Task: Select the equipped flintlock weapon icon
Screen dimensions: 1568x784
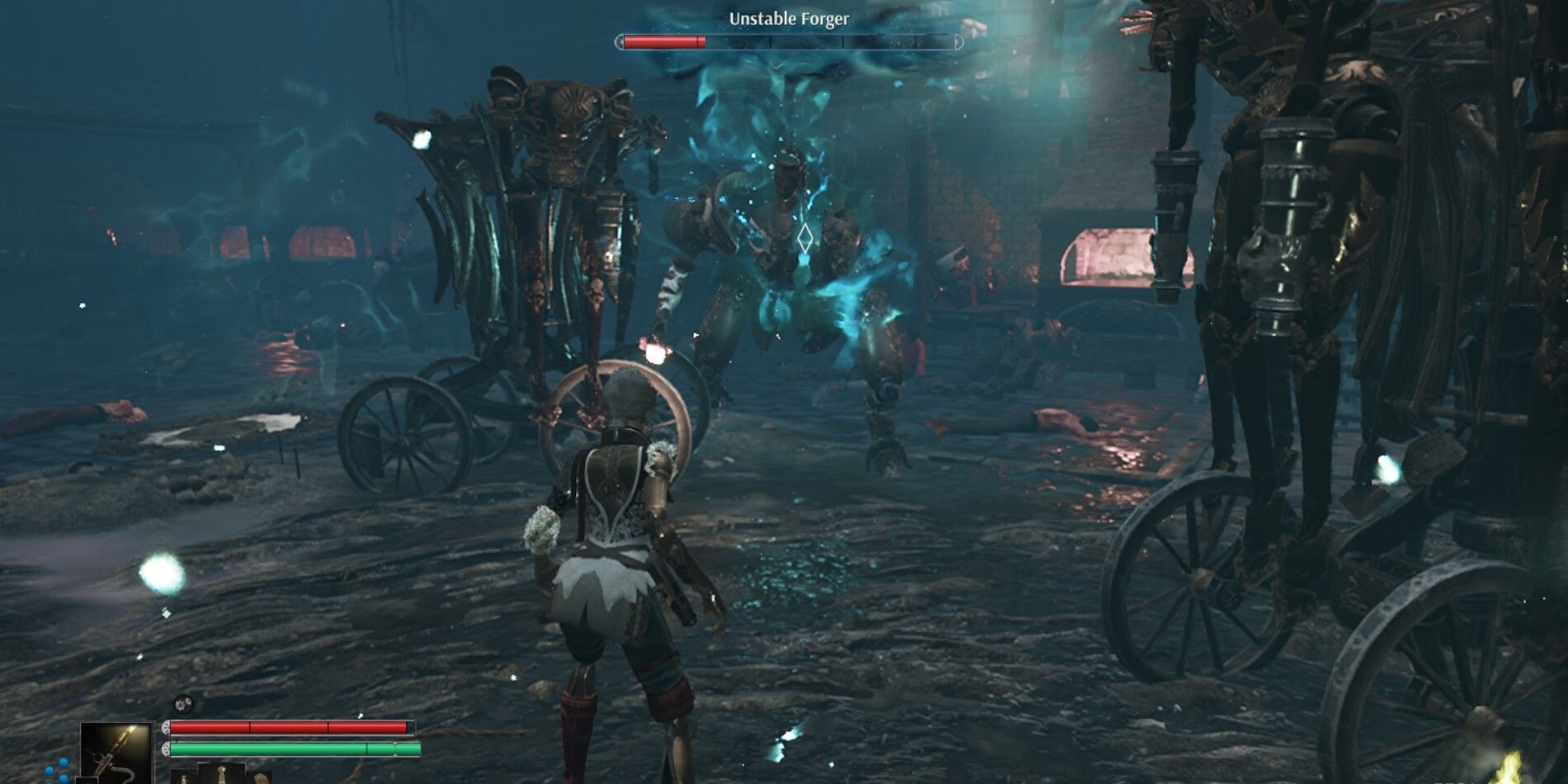Action: (115, 749)
